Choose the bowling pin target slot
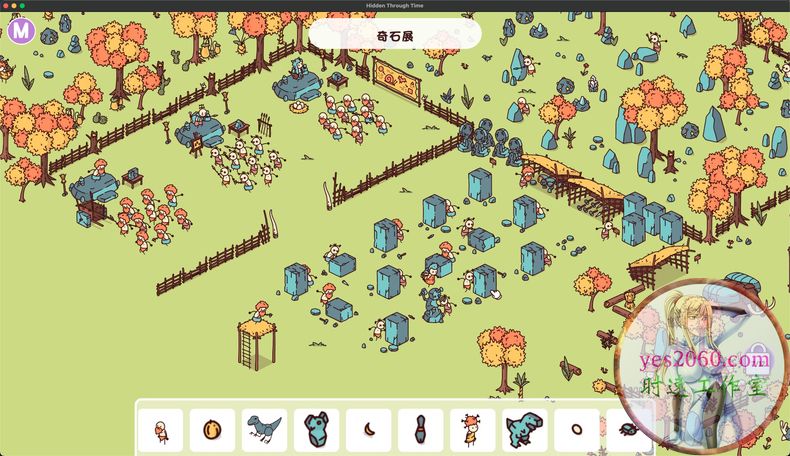 tap(420, 430)
